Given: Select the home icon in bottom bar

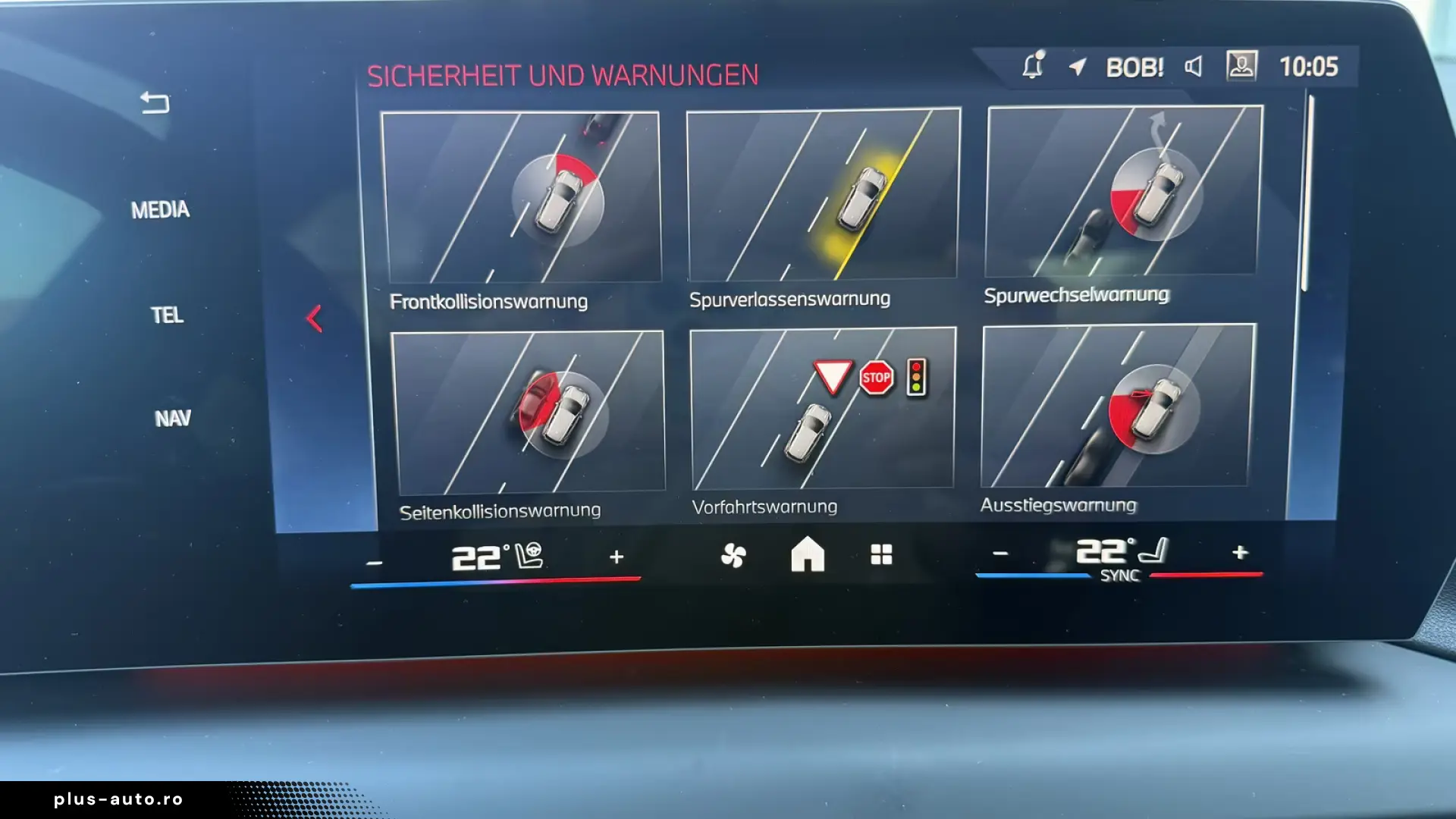Looking at the screenshot, I should click(x=808, y=556).
